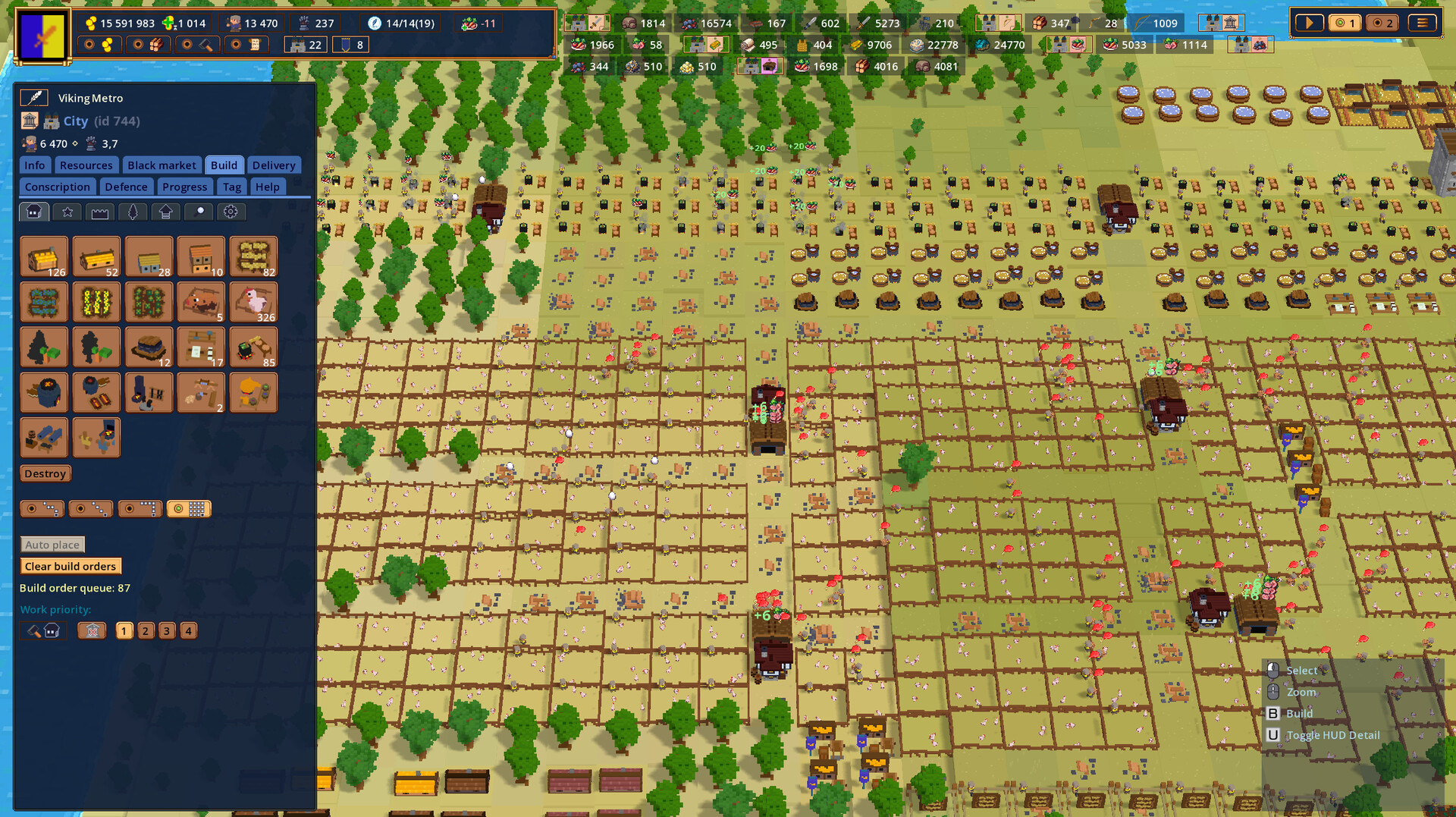1456x817 pixels.
Task: Open the gear build category
Action: point(234,212)
